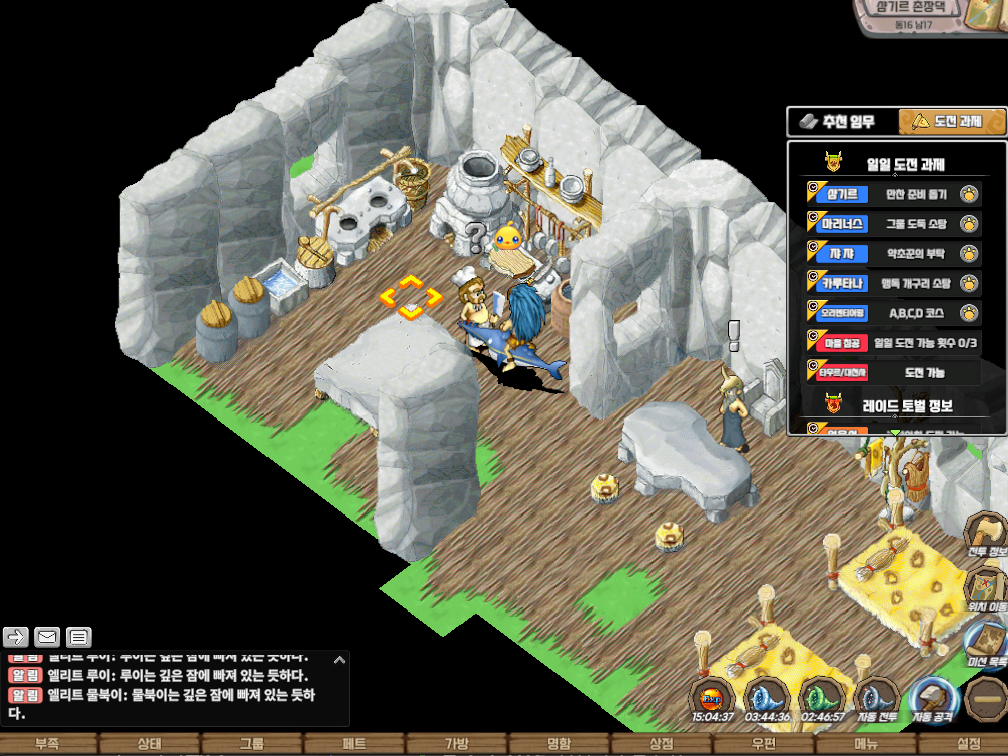Open the 그룹 (group) menu

[x=252, y=744]
